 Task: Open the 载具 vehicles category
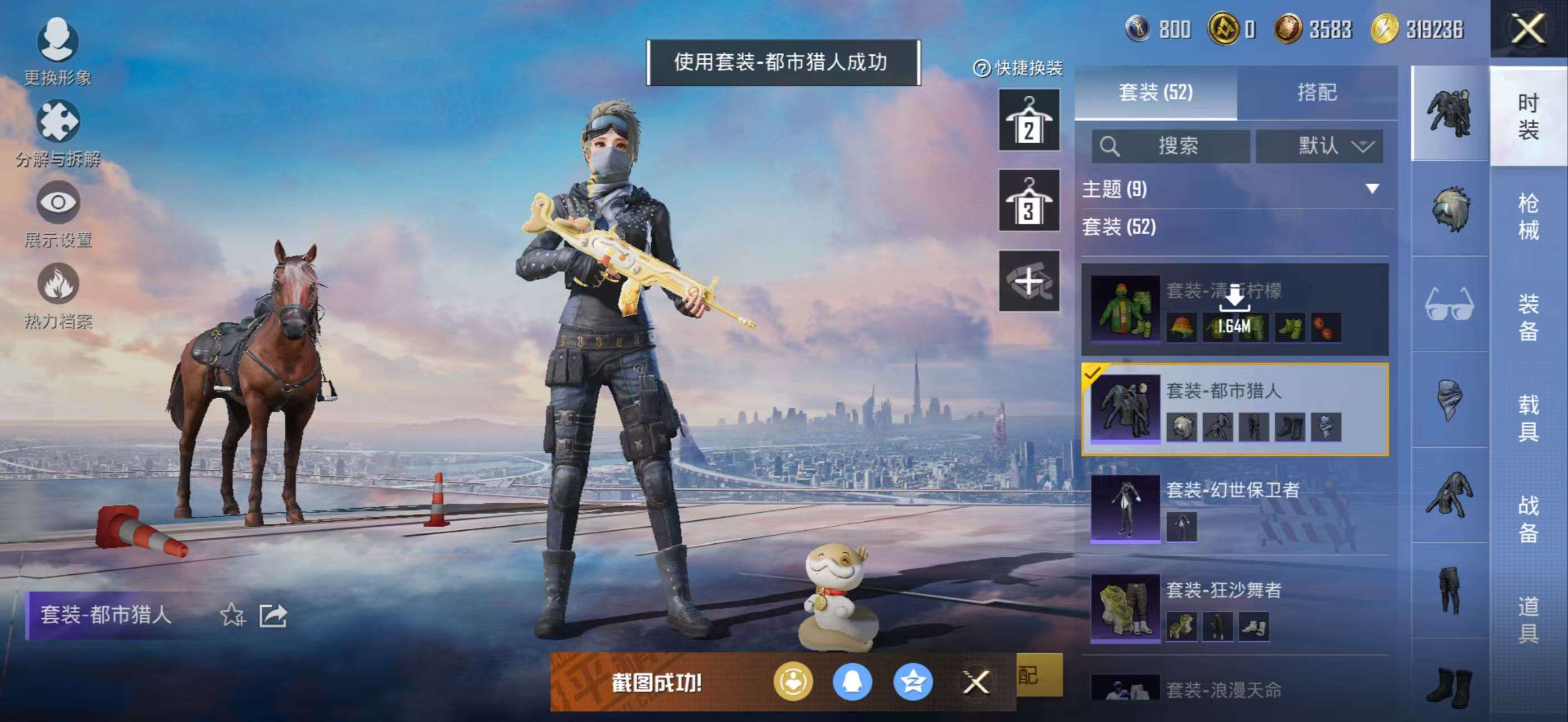[1528, 417]
